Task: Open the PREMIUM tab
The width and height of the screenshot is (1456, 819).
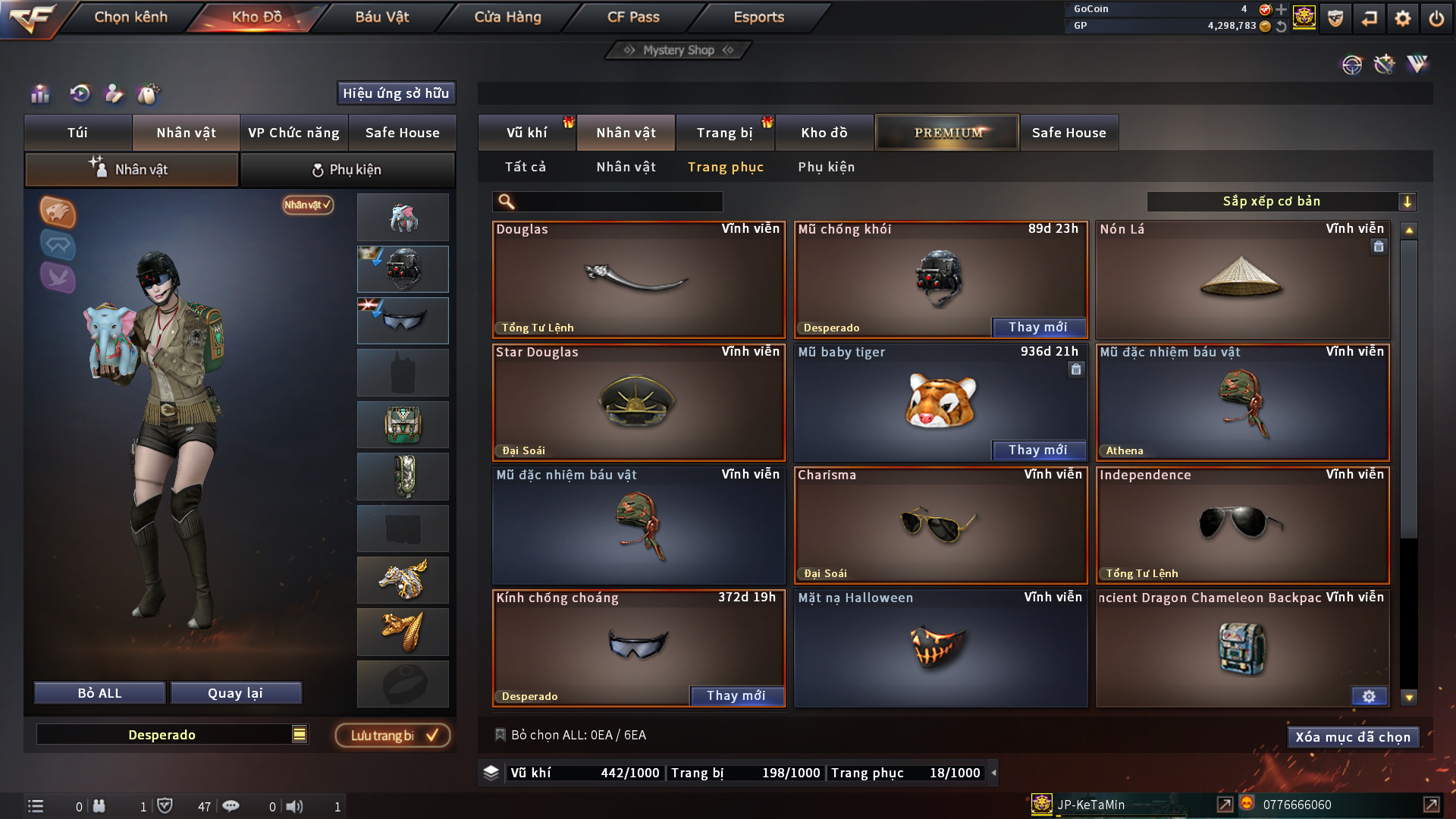Action: click(947, 133)
